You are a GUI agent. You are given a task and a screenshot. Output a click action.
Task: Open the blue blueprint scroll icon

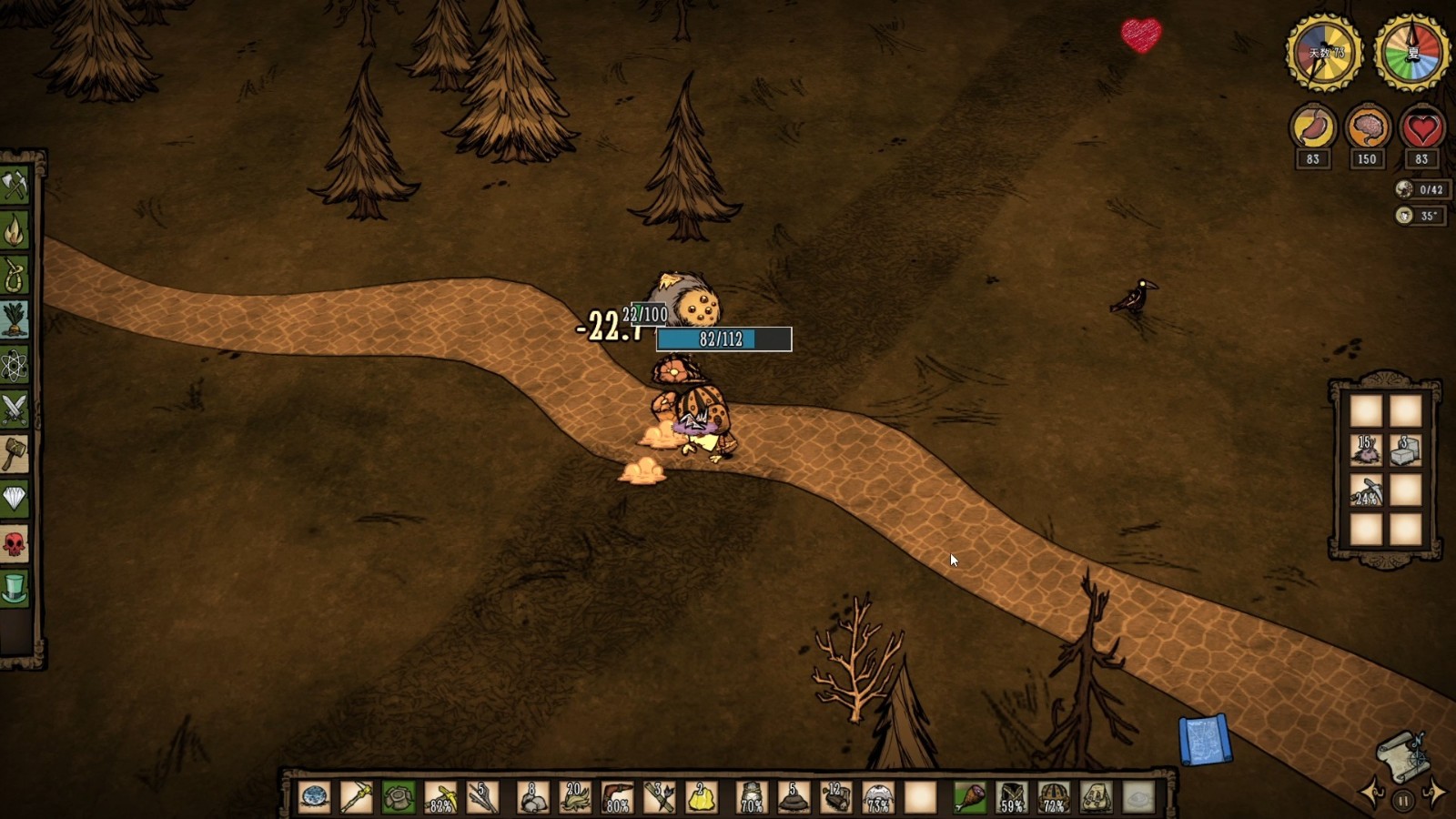pos(1205,739)
